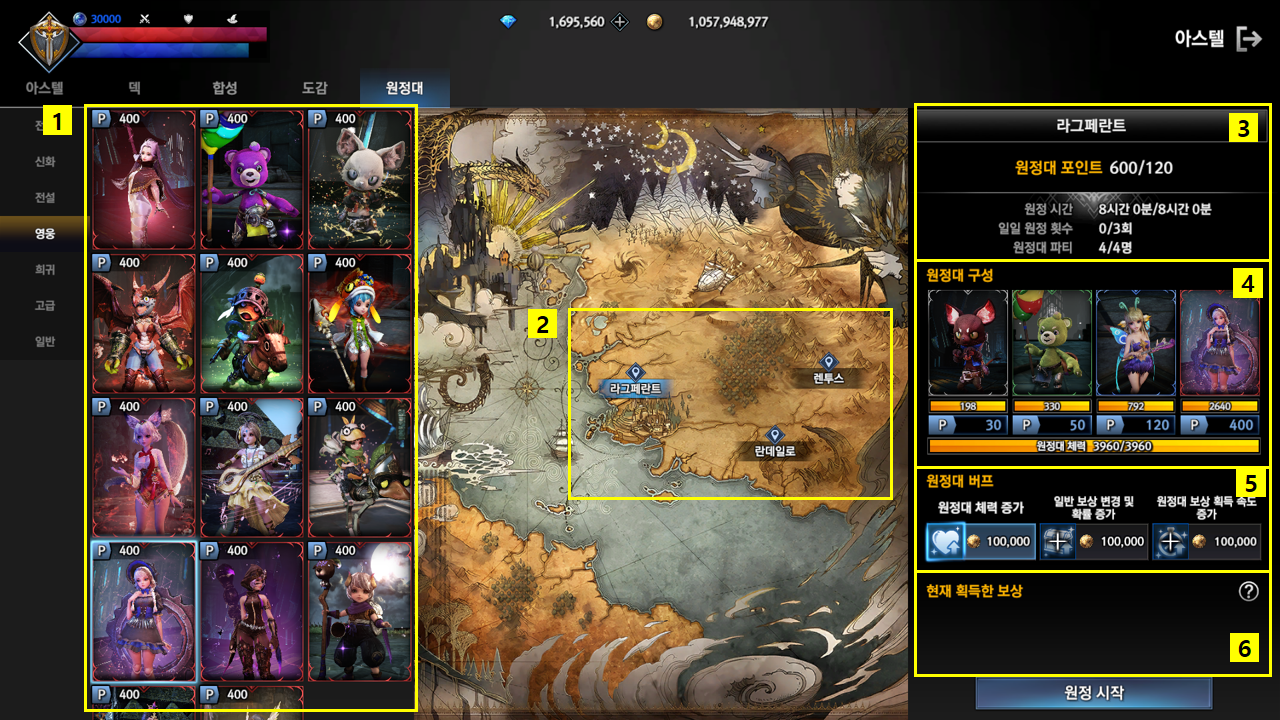The image size is (1280, 720).
Task: Filter by 일반 grade
Action: (x=45, y=341)
